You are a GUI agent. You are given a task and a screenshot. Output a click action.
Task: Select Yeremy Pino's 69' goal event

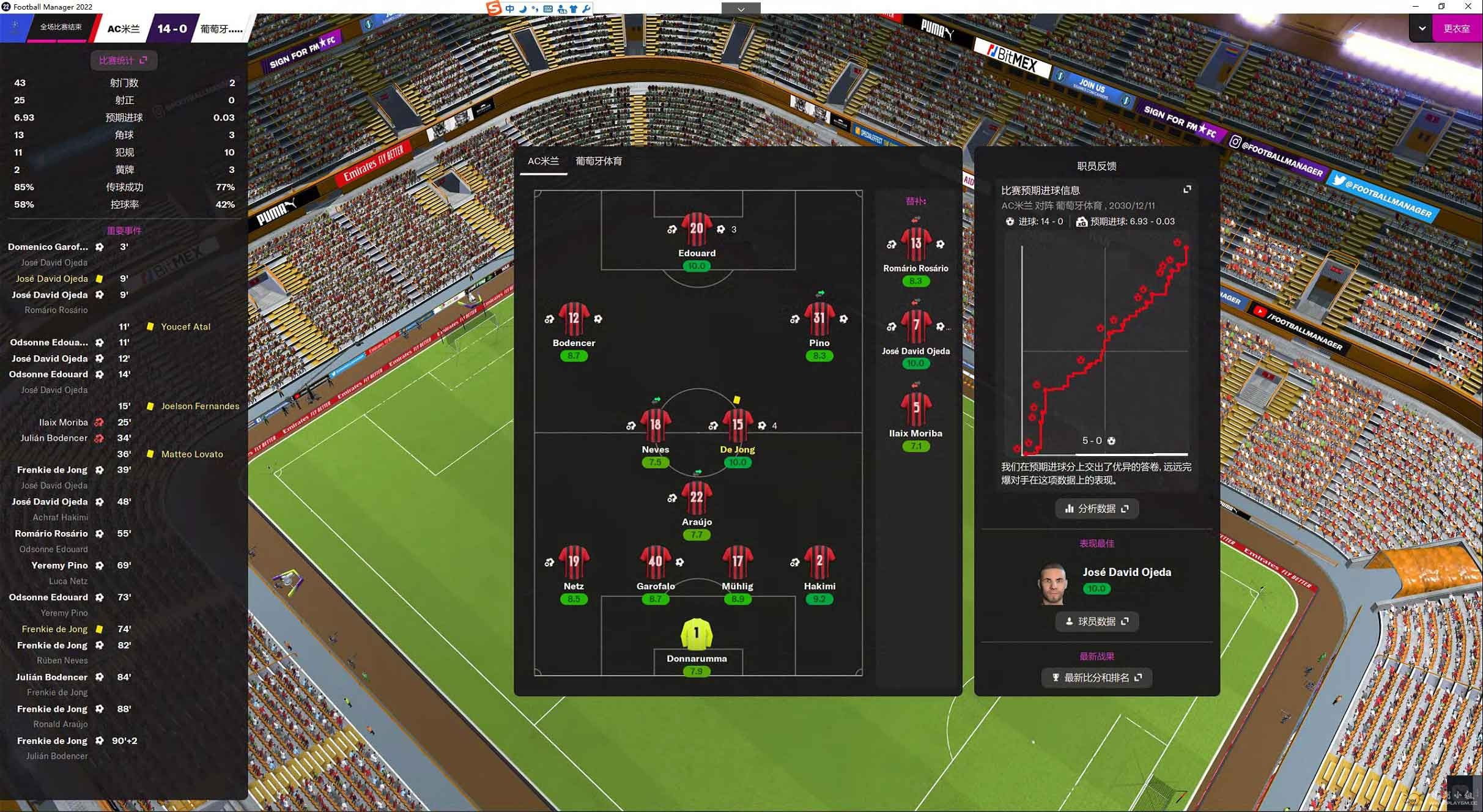click(60, 565)
